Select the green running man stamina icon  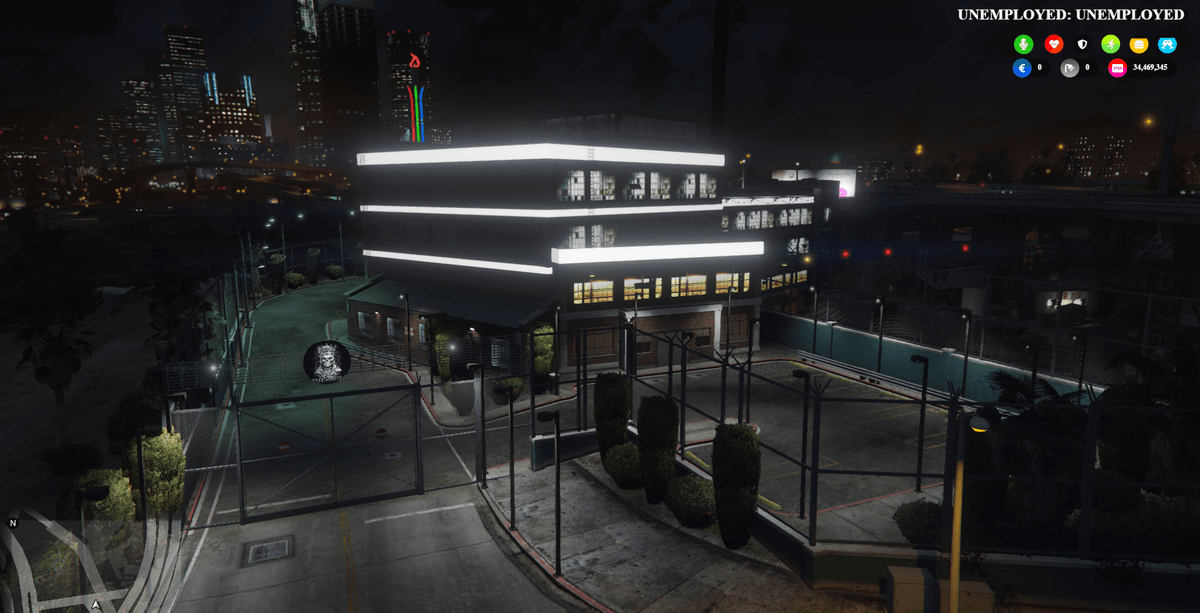pos(1110,44)
